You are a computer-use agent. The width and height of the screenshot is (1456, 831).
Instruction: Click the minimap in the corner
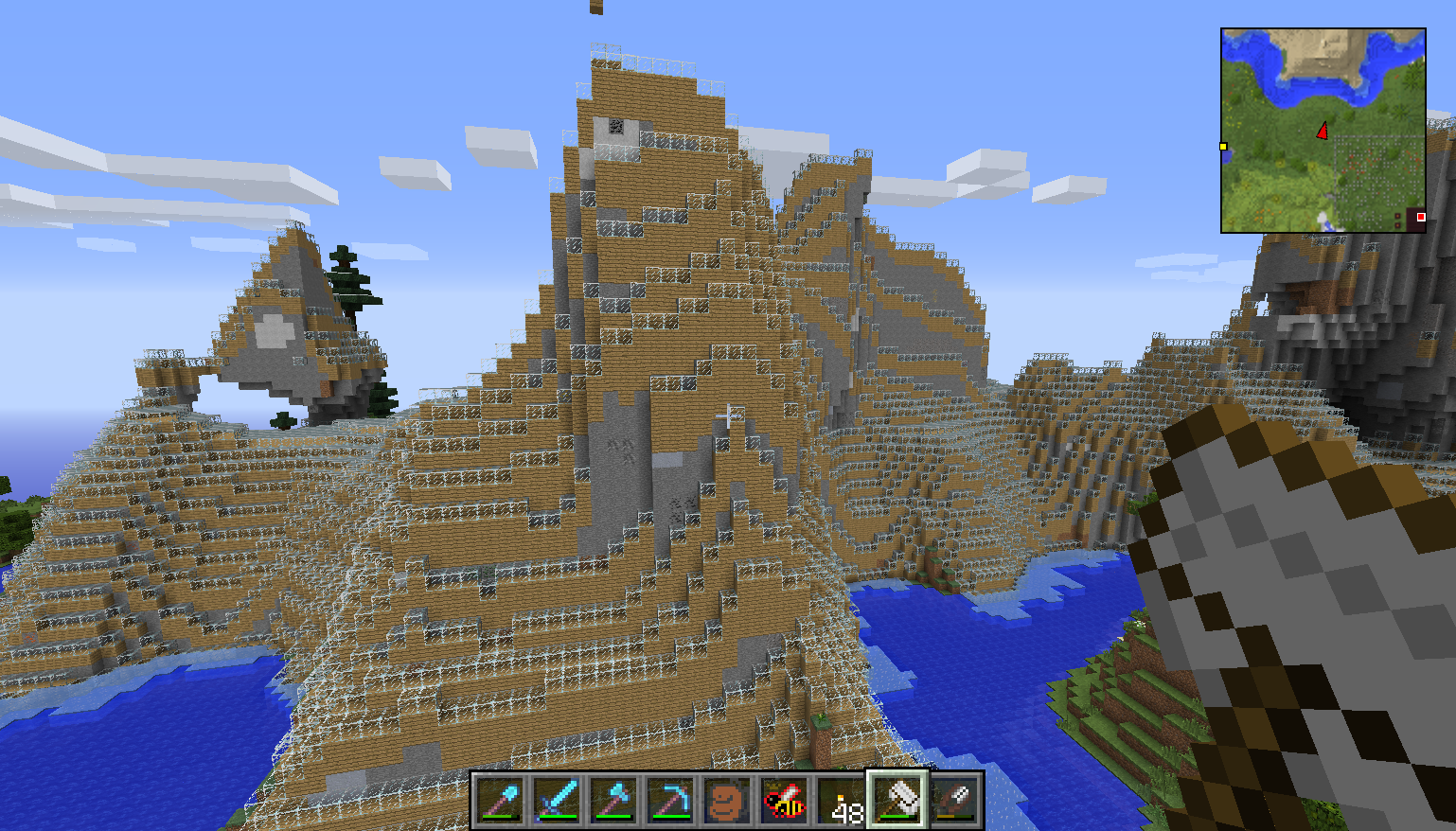1323,130
